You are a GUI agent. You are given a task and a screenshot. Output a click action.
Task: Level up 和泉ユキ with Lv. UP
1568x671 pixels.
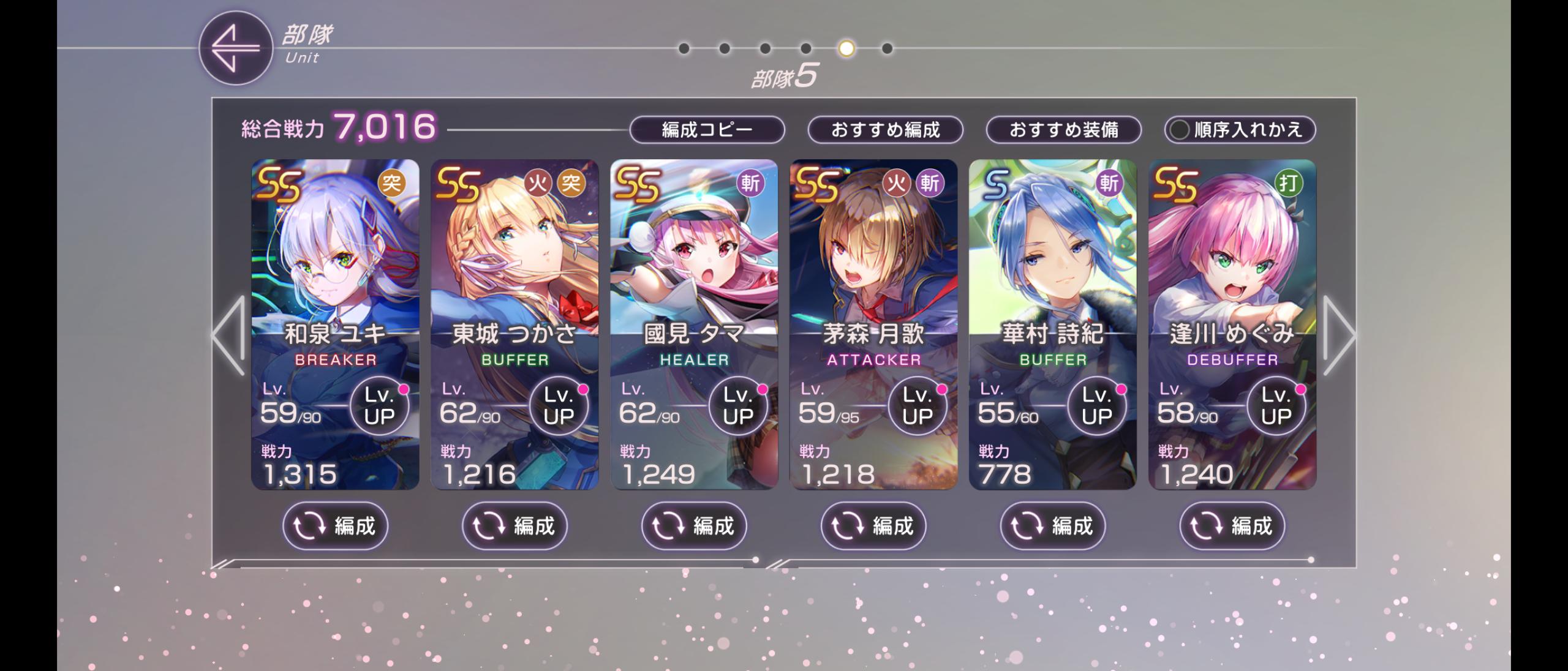tap(379, 406)
